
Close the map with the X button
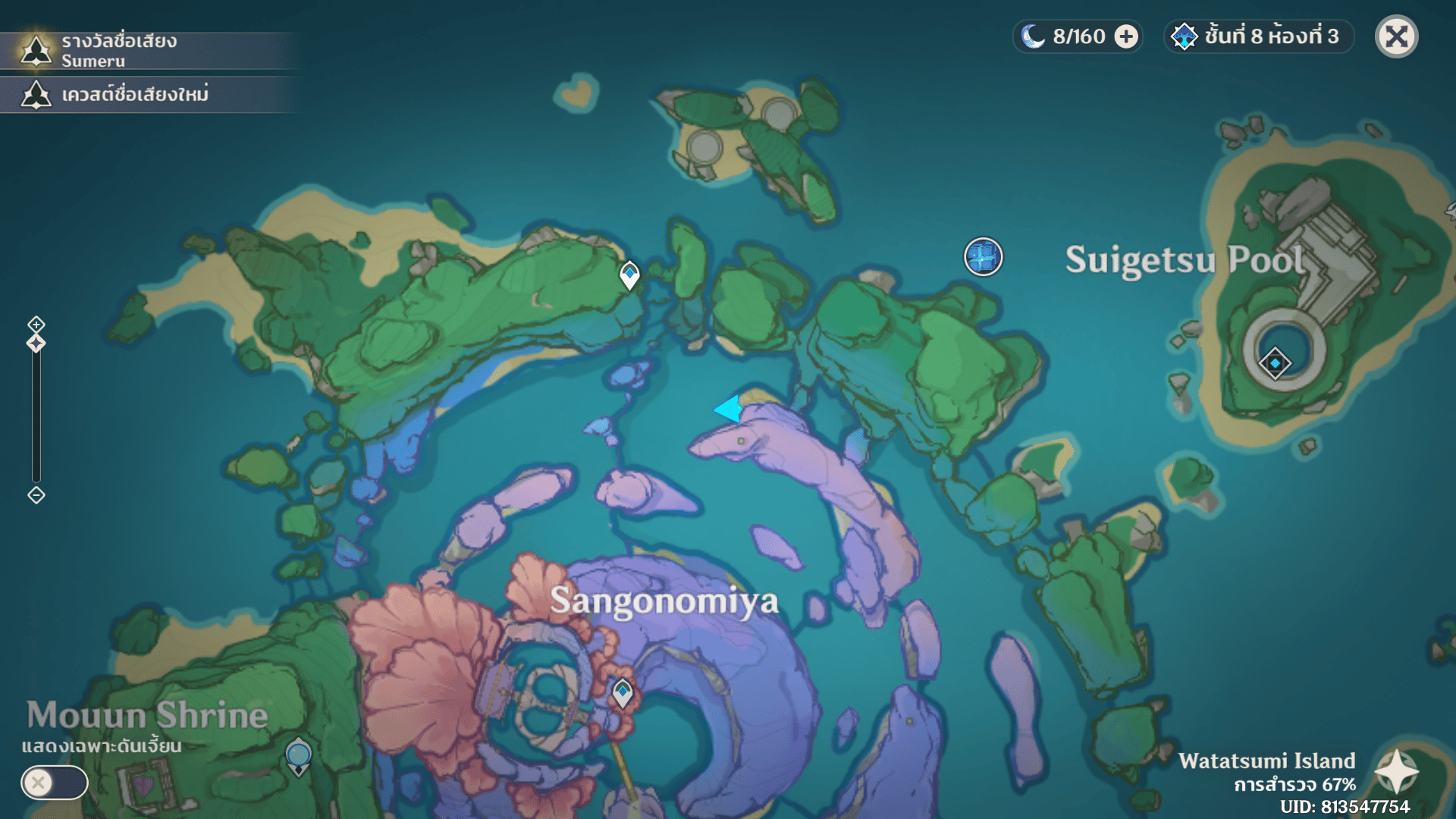pyautogui.click(x=1396, y=36)
